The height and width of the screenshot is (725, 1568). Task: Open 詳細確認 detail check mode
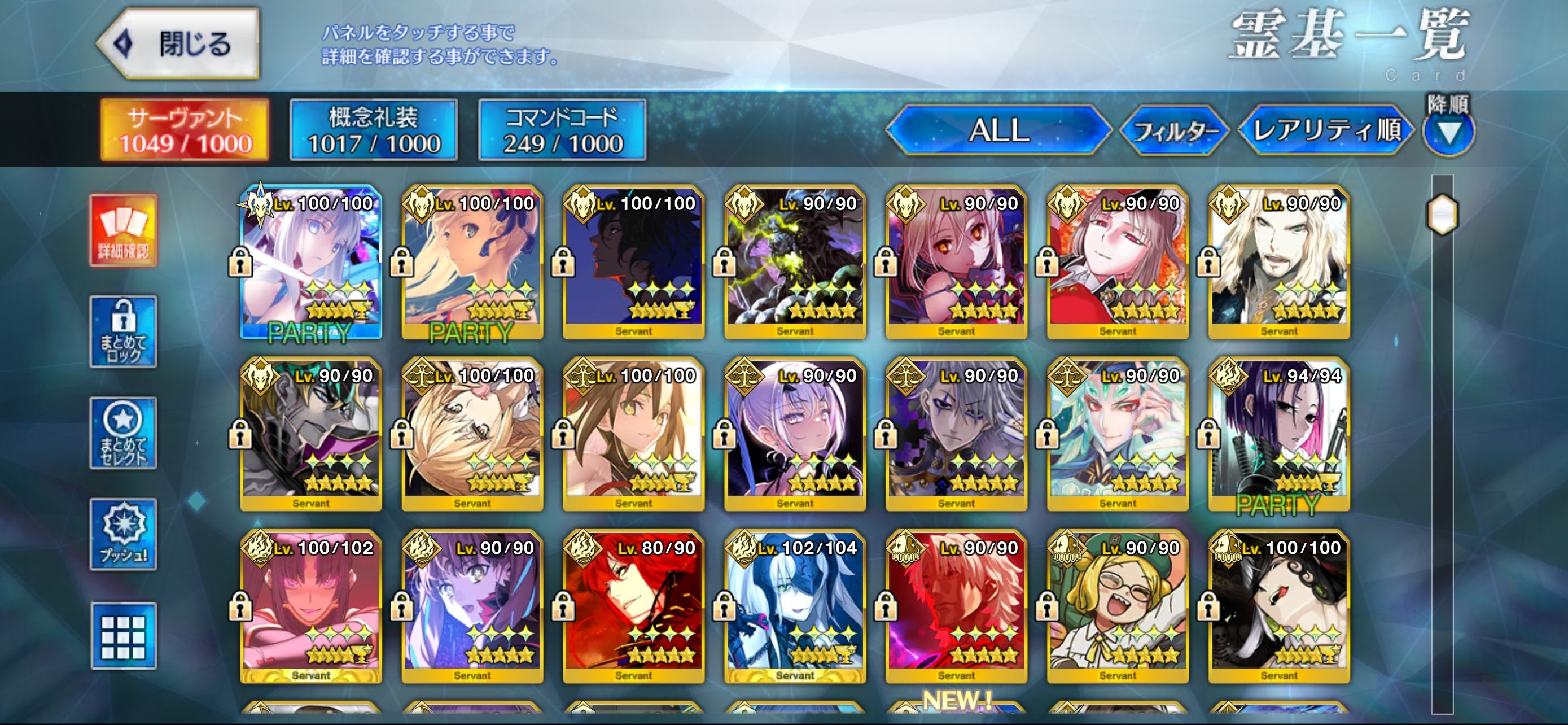point(124,231)
